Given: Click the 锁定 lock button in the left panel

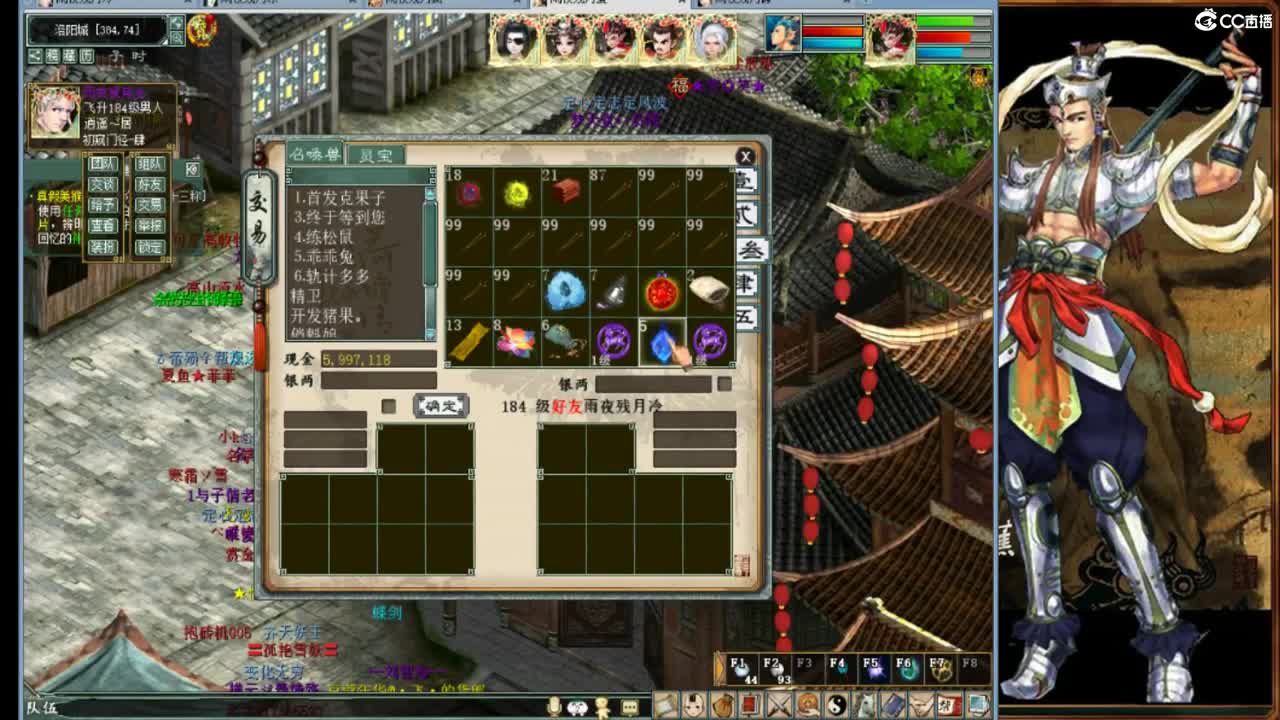Looking at the screenshot, I should 150,246.
